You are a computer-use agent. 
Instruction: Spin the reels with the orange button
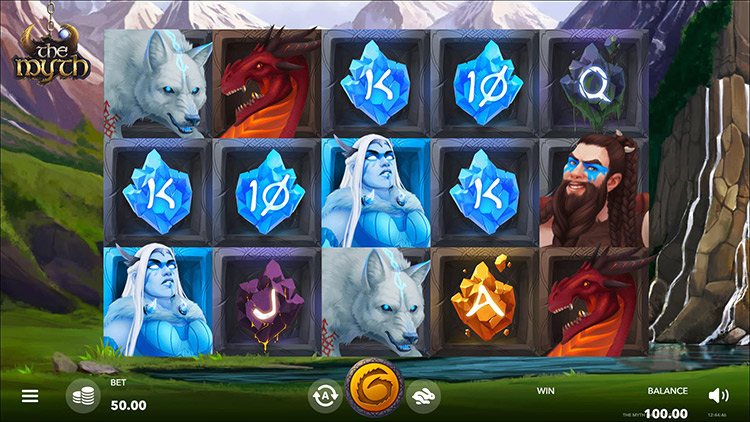[373, 392]
